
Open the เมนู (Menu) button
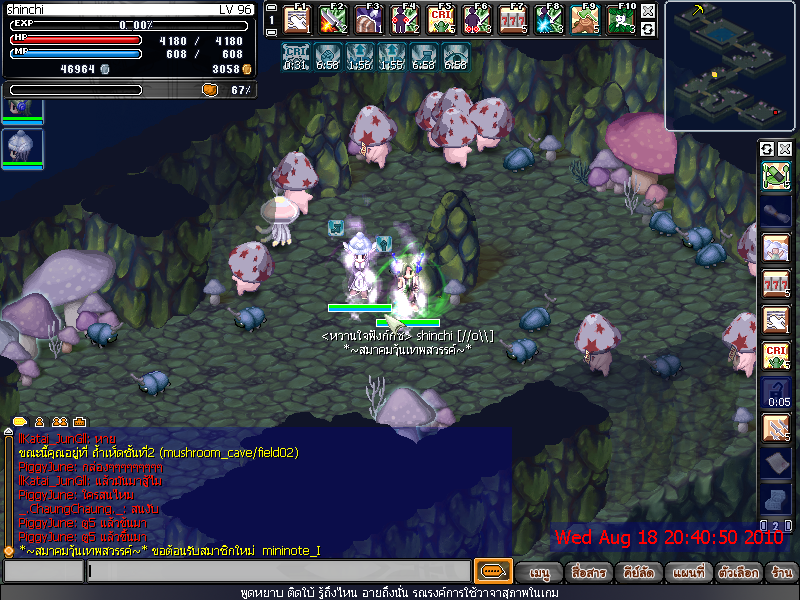[539, 573]
